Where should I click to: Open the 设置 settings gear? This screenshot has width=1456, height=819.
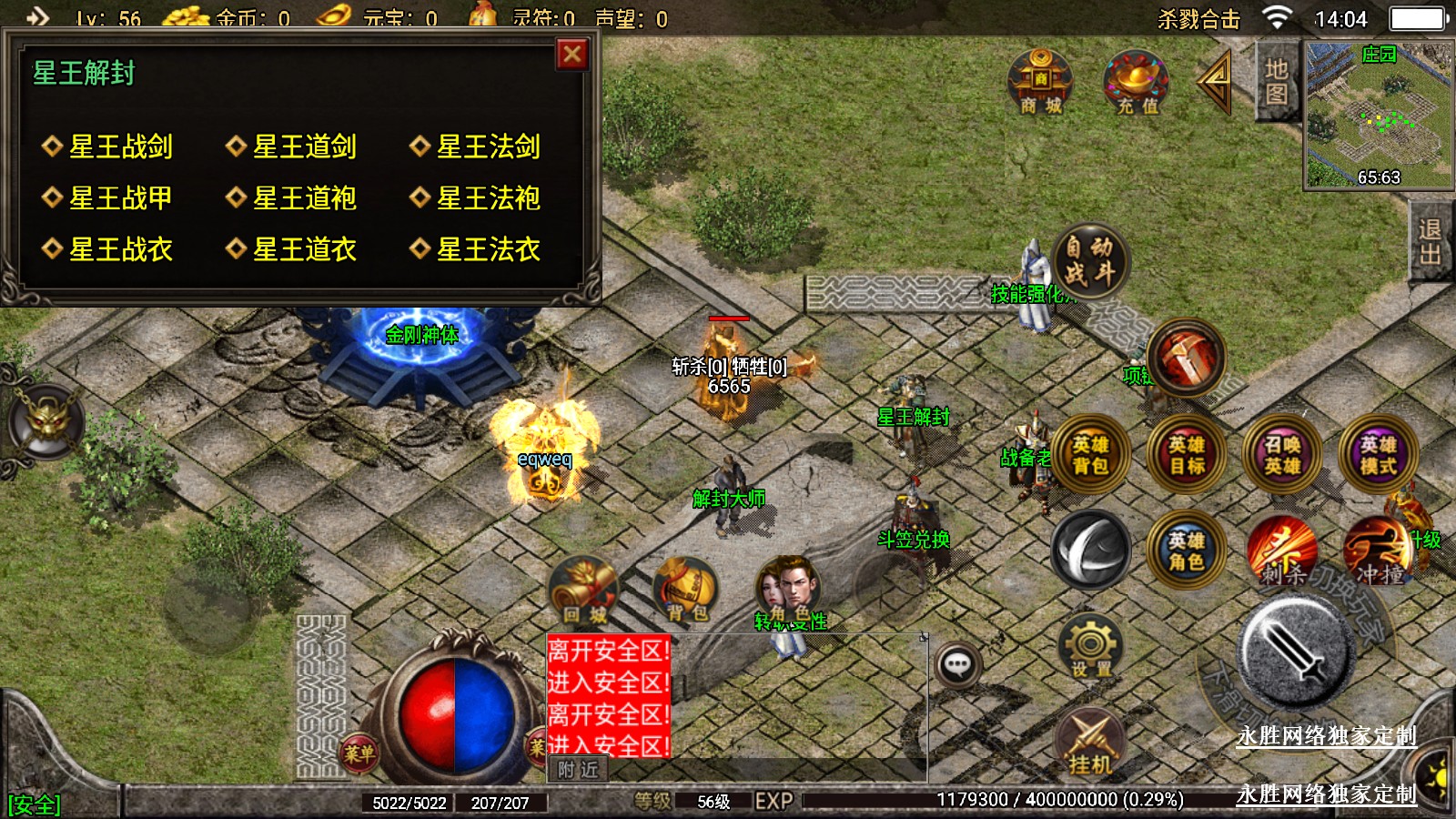[1090, 648]
